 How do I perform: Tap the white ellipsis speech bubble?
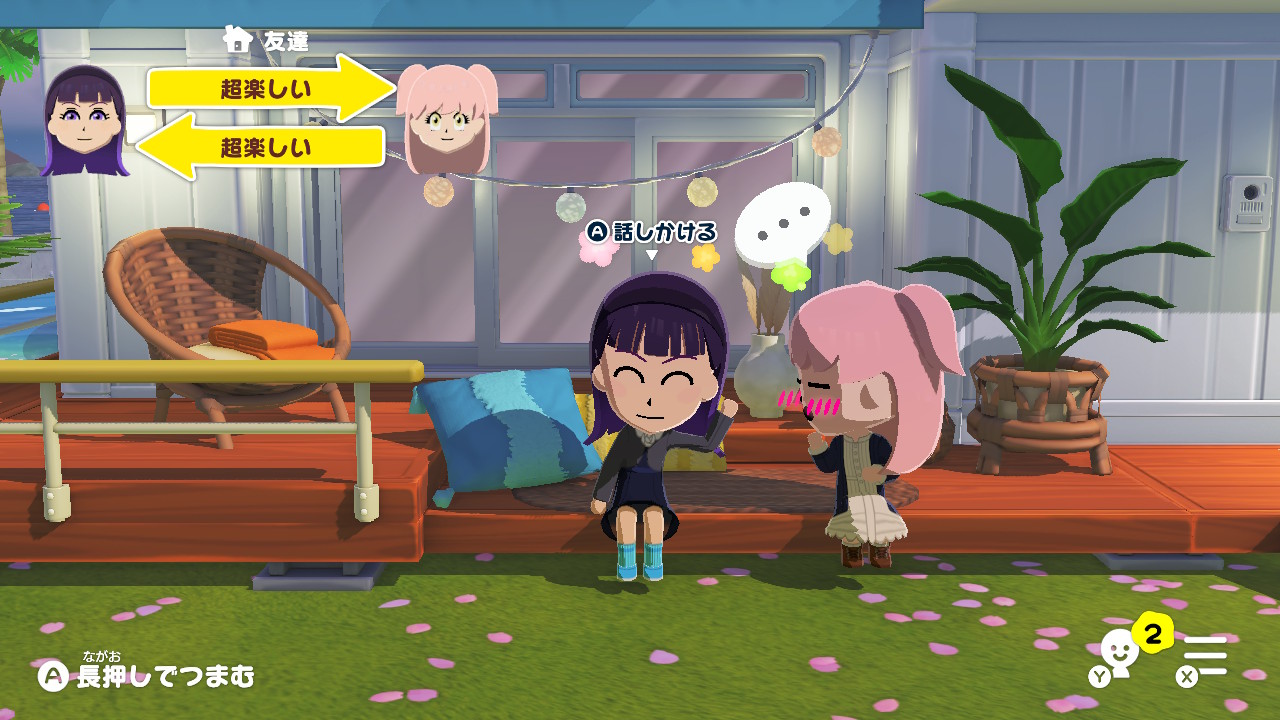point(782,224)
